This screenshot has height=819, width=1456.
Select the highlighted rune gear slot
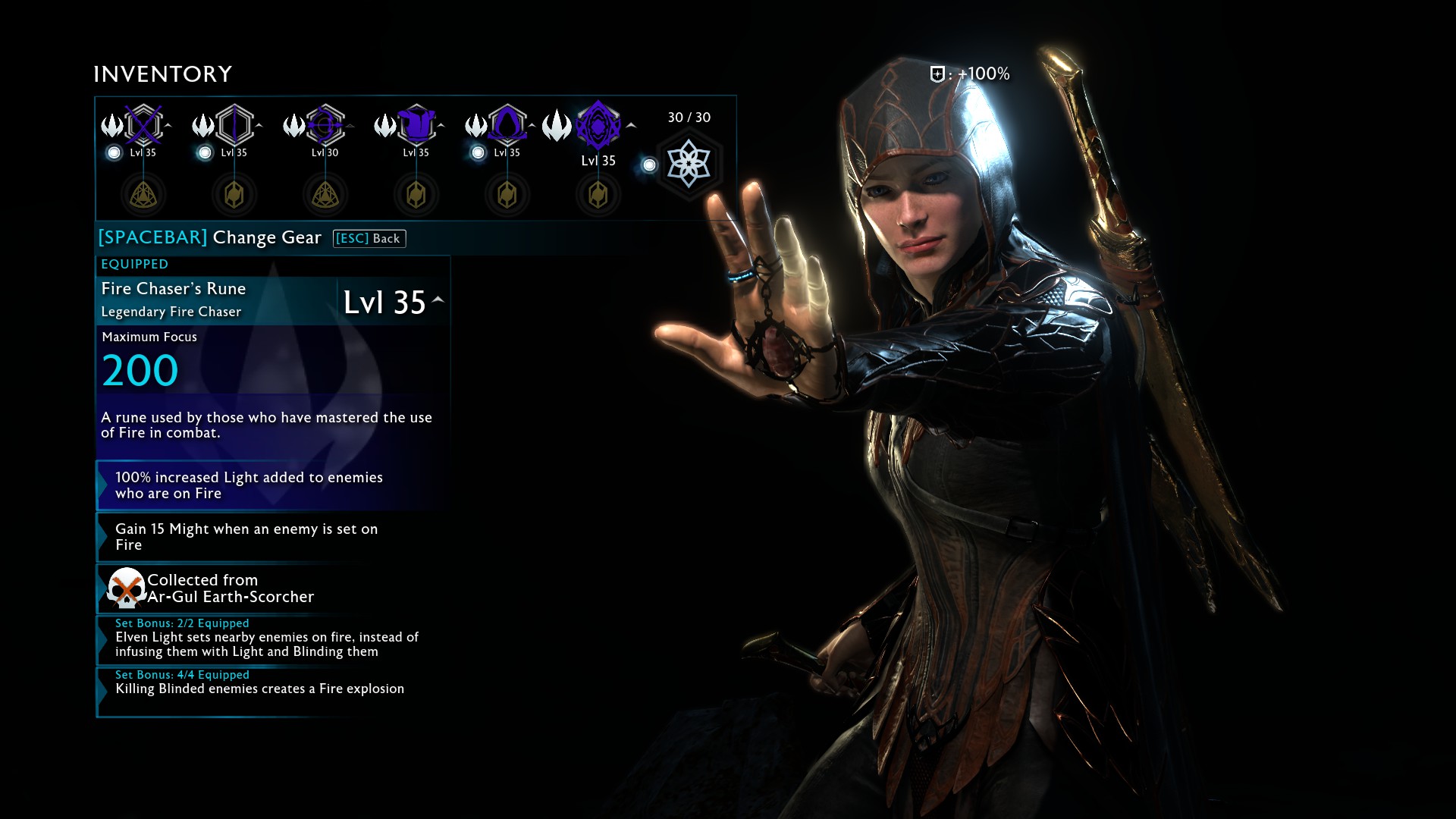pos(598,125)
